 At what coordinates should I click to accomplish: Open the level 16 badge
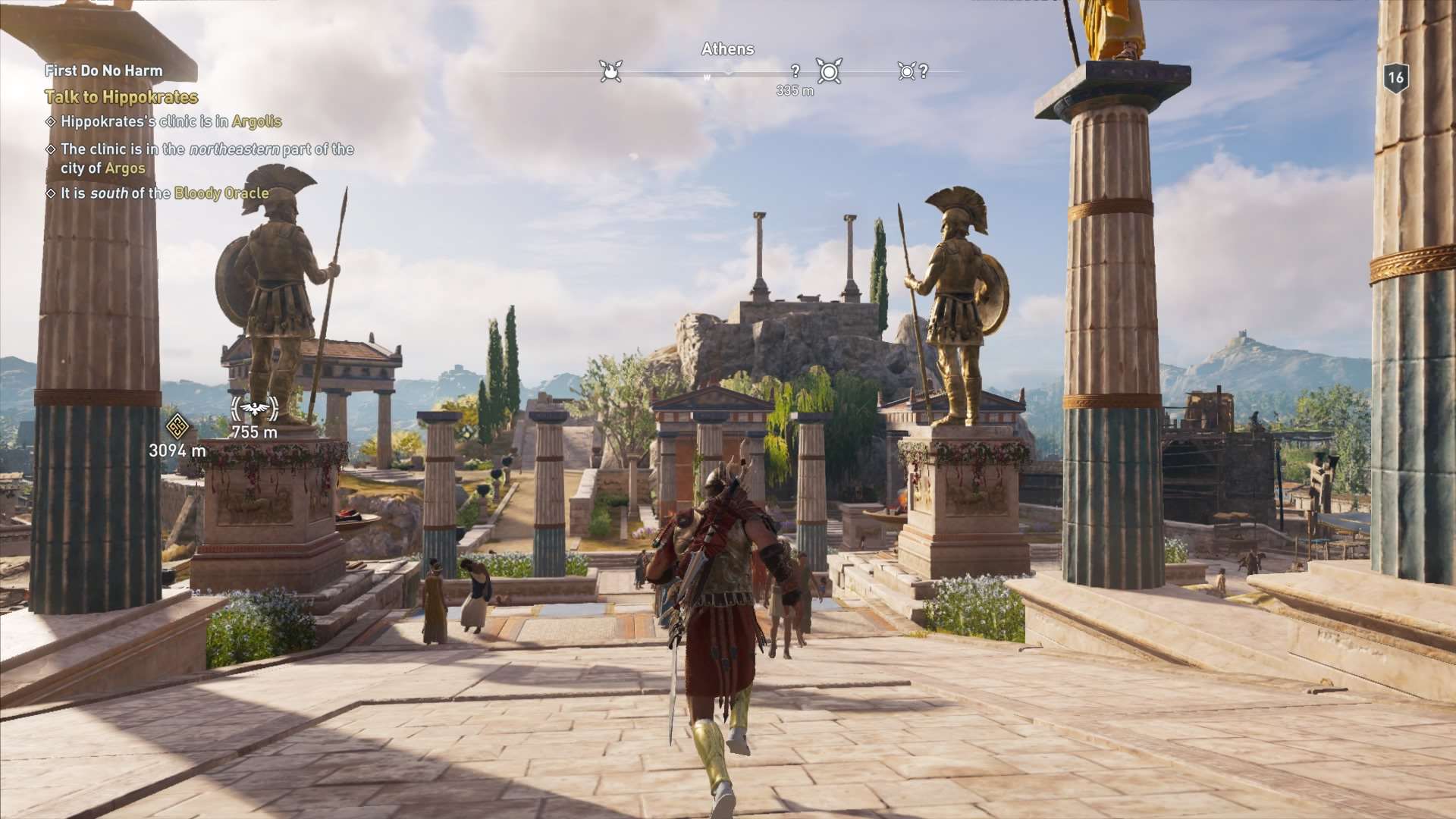[x=1395, y=77]
